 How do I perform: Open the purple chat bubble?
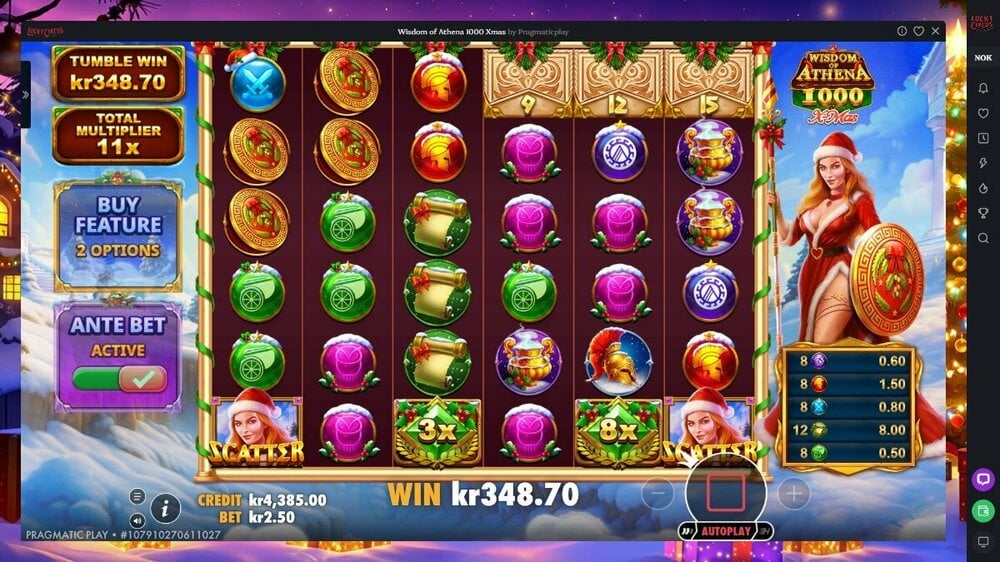(983, 479)
